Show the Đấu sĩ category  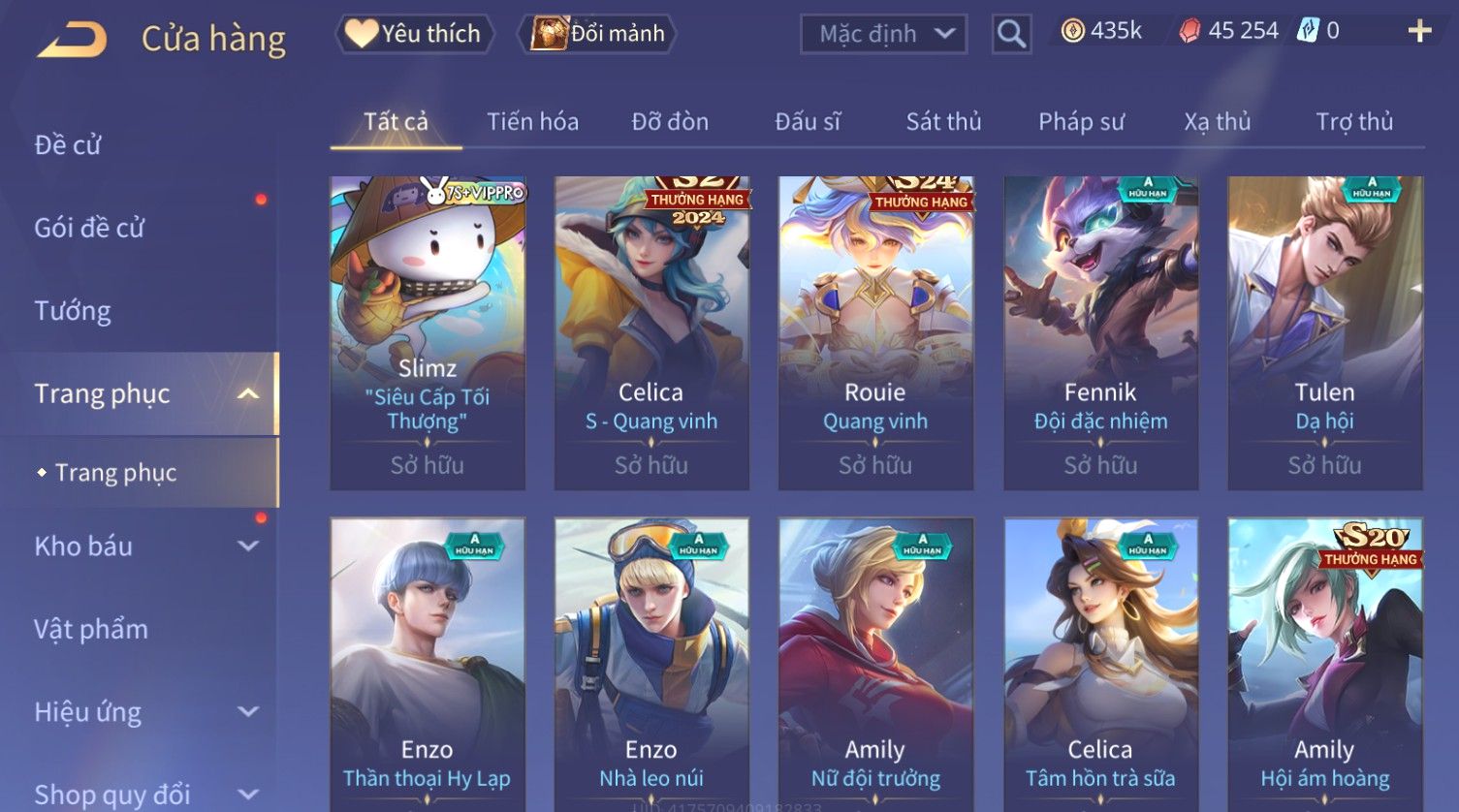808,122
